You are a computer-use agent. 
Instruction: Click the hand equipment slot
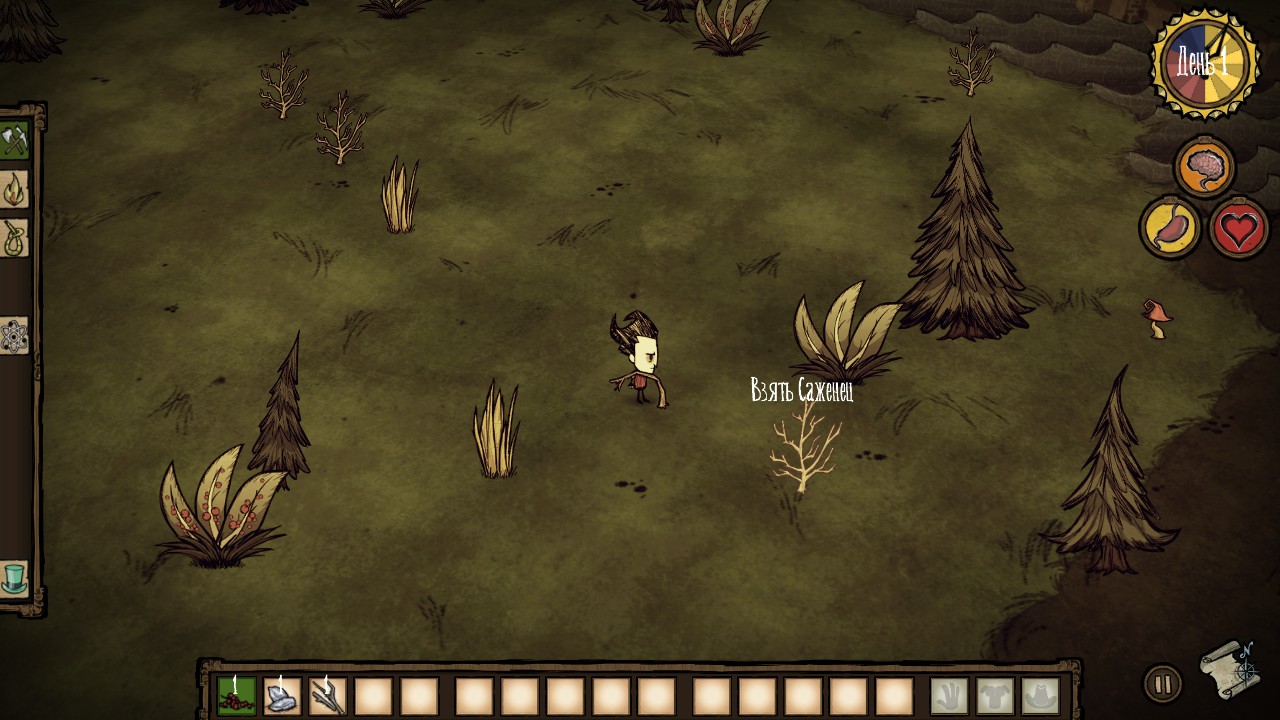tap(949, 696)
